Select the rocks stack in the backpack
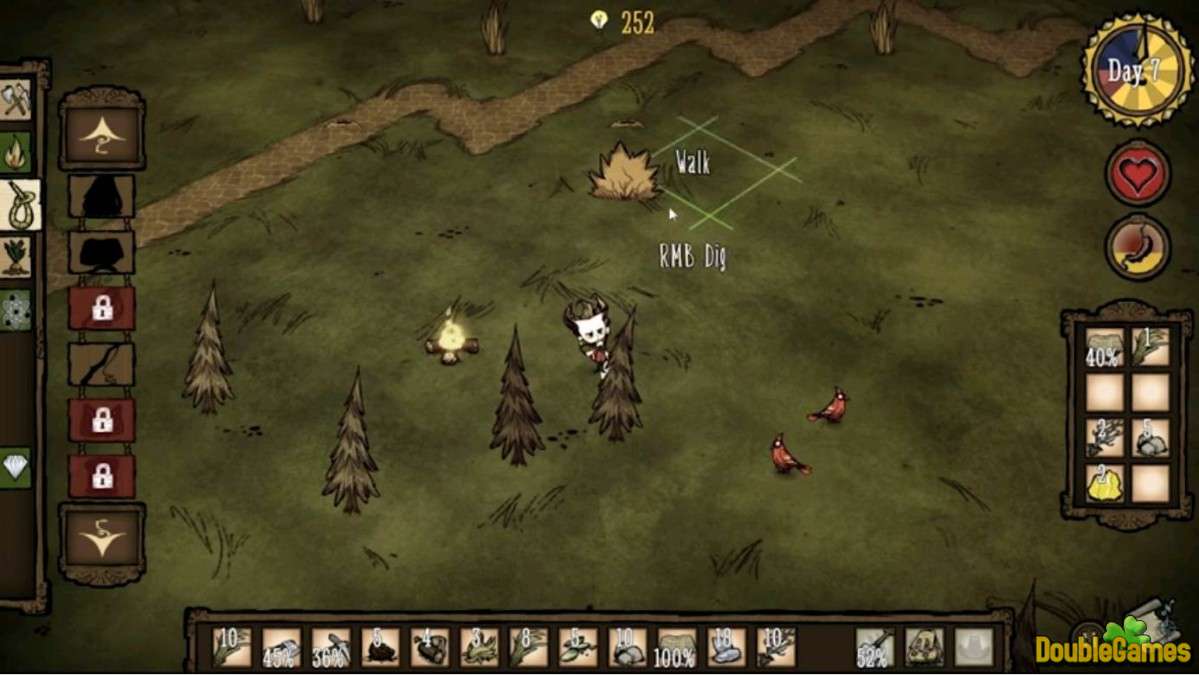Image resolution: width=1199 pixels, height=675 pixels. [x=1150, y=438]
